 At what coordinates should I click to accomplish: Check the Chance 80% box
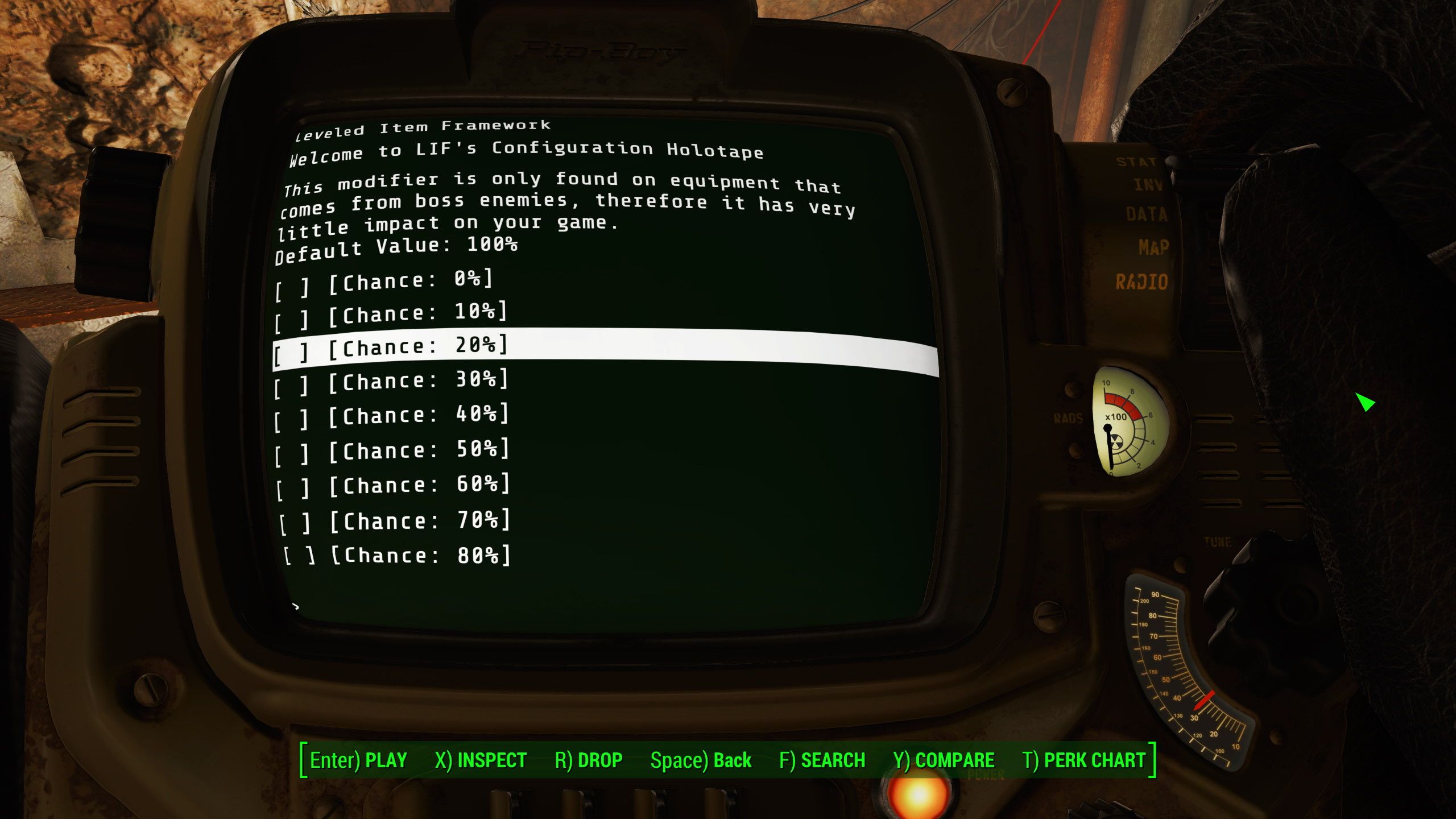pos(300,555)
